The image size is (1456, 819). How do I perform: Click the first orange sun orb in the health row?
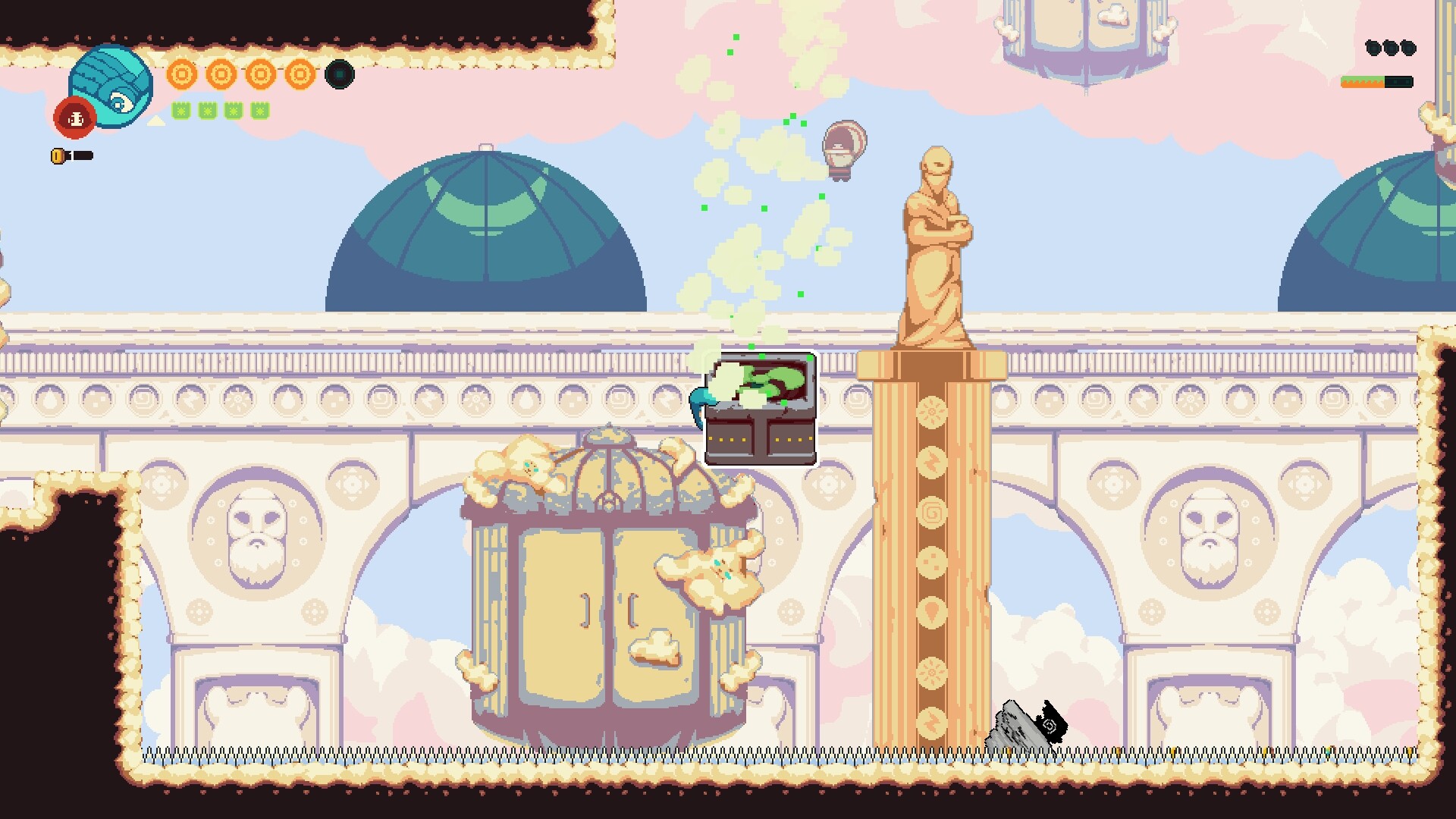point(181,74)
